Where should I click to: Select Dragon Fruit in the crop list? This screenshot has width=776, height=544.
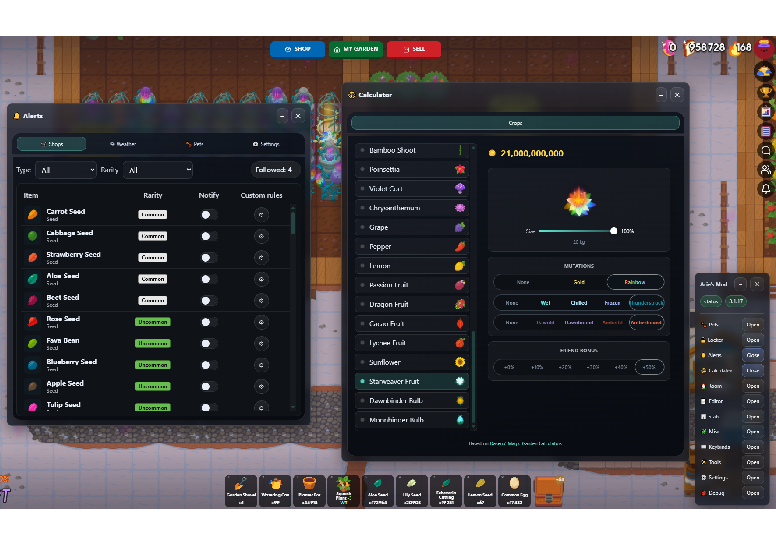[x=412, y=304]
